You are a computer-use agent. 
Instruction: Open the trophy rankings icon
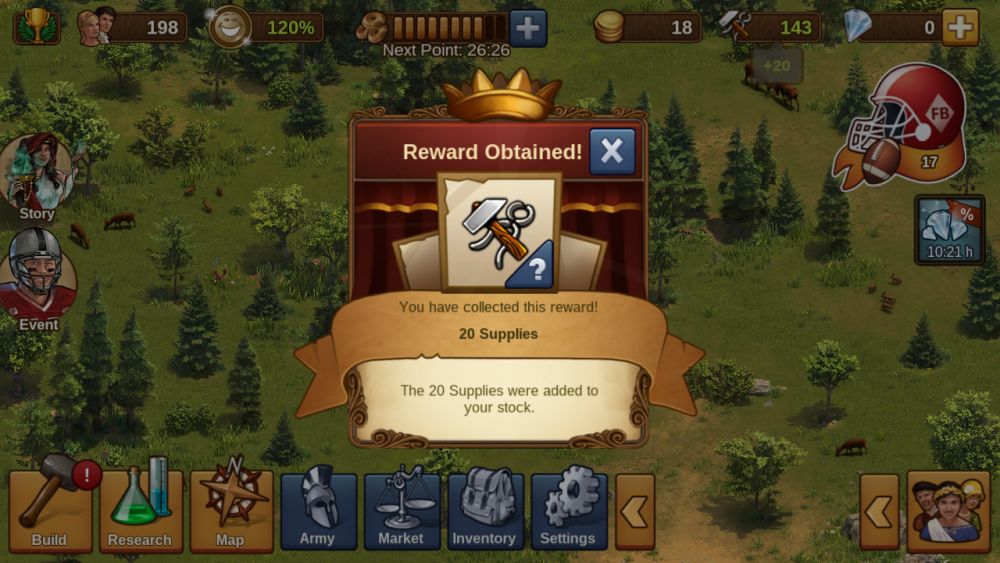[35, 26]
